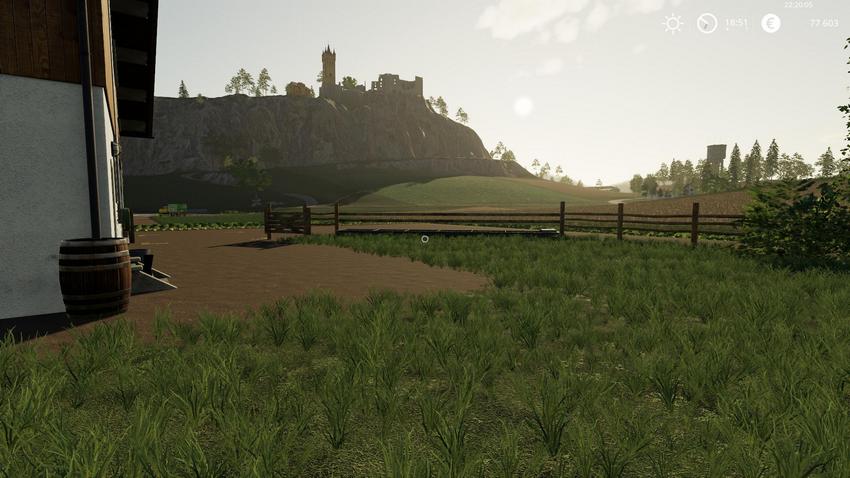The image size is (850, 478).
Task: Click the sun weather icon
Action: 673,23
